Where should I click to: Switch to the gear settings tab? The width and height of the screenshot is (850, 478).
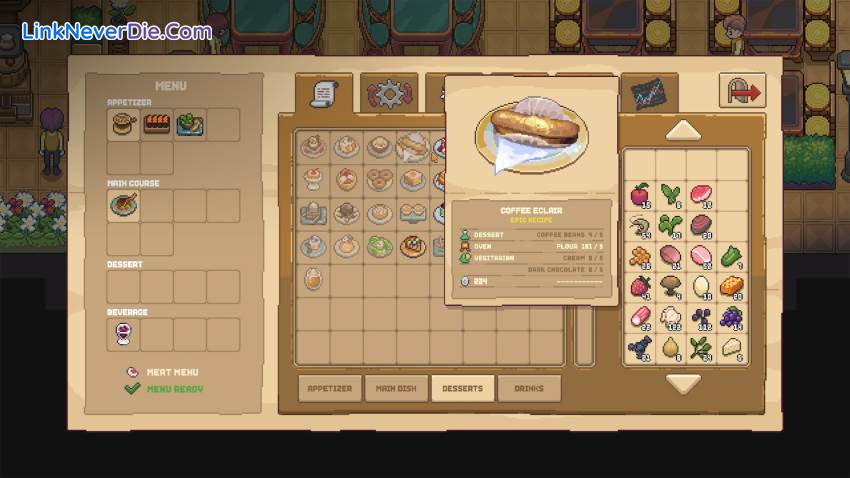pyautogui.click(x=388, y=94)
